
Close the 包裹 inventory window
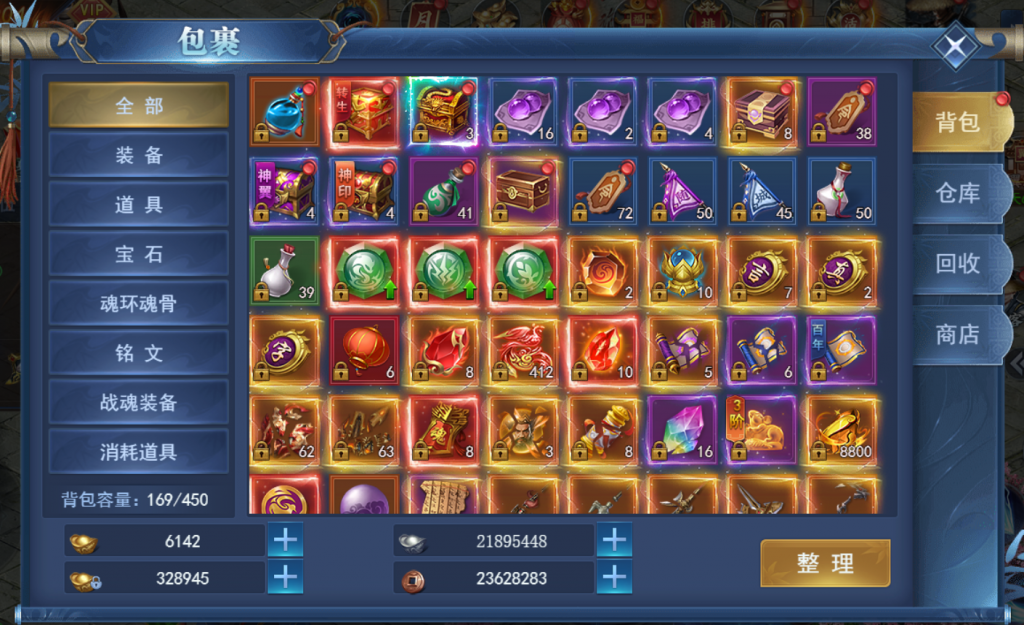[x=956, y=48]
